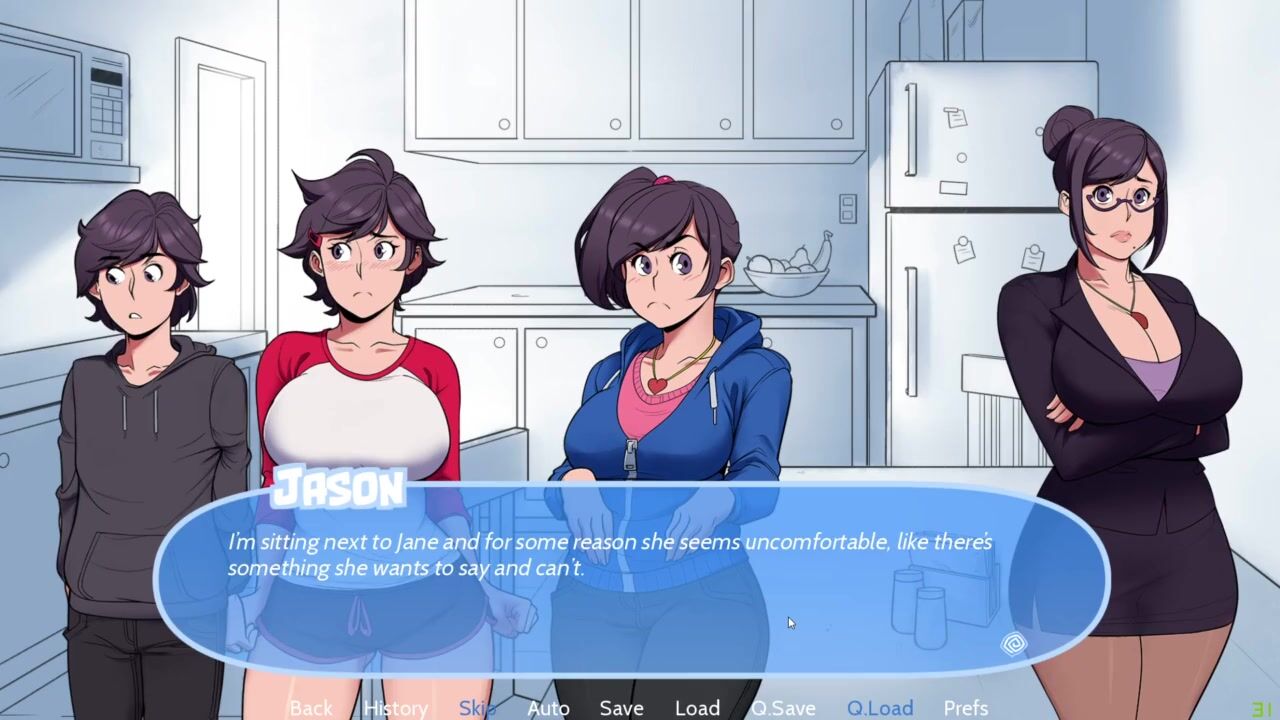Viewport: 1280px width, 720px height.
Task: Open the dialogue History log
Action: click(396, 708)
